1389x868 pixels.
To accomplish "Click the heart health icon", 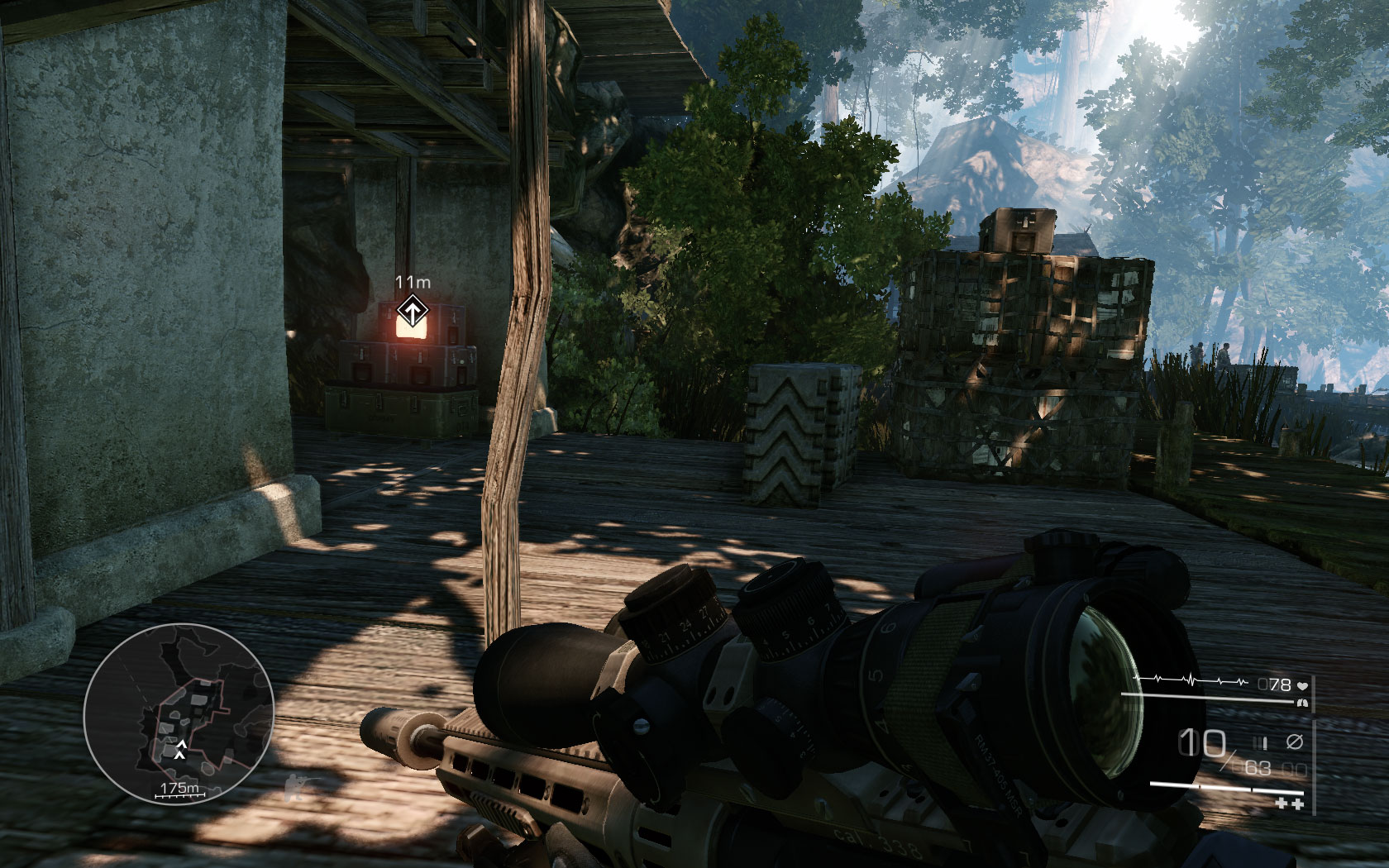I will (1304, 686).
